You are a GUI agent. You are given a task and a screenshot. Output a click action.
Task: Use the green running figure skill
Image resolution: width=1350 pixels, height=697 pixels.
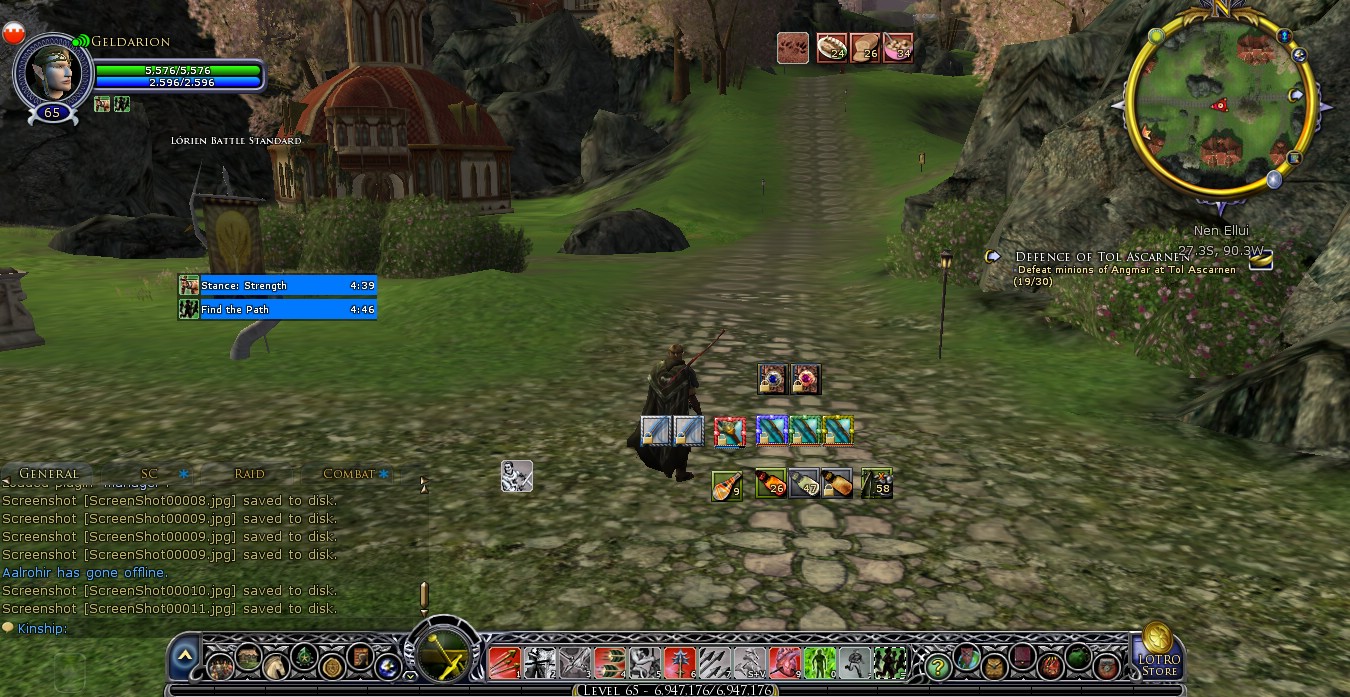click(x=820, y=663)
